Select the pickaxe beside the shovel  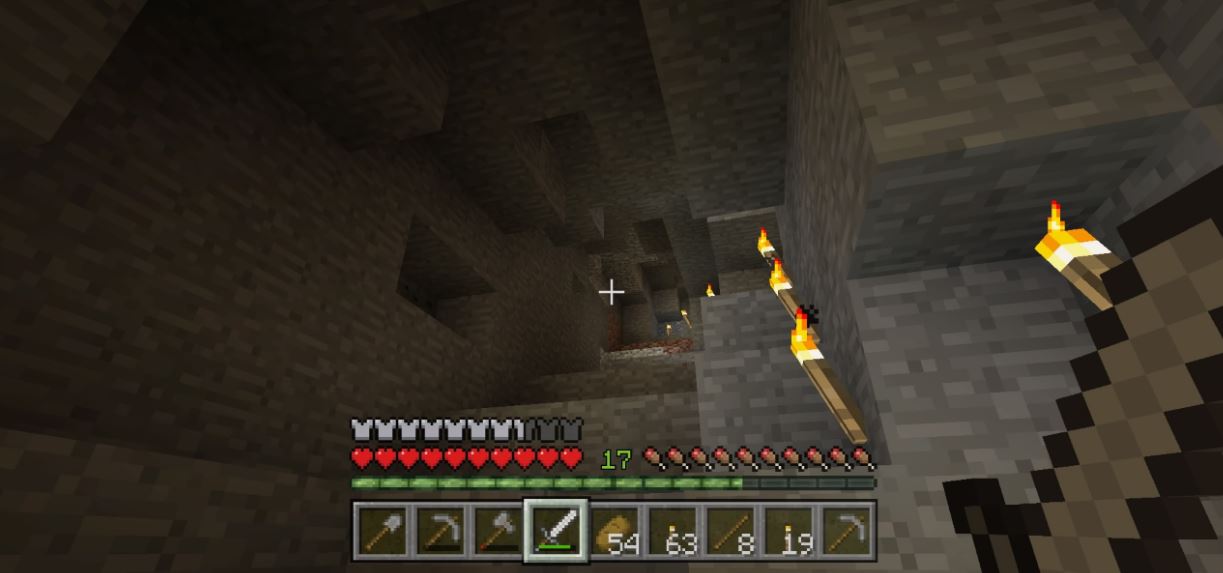click(x=439, y=530)
